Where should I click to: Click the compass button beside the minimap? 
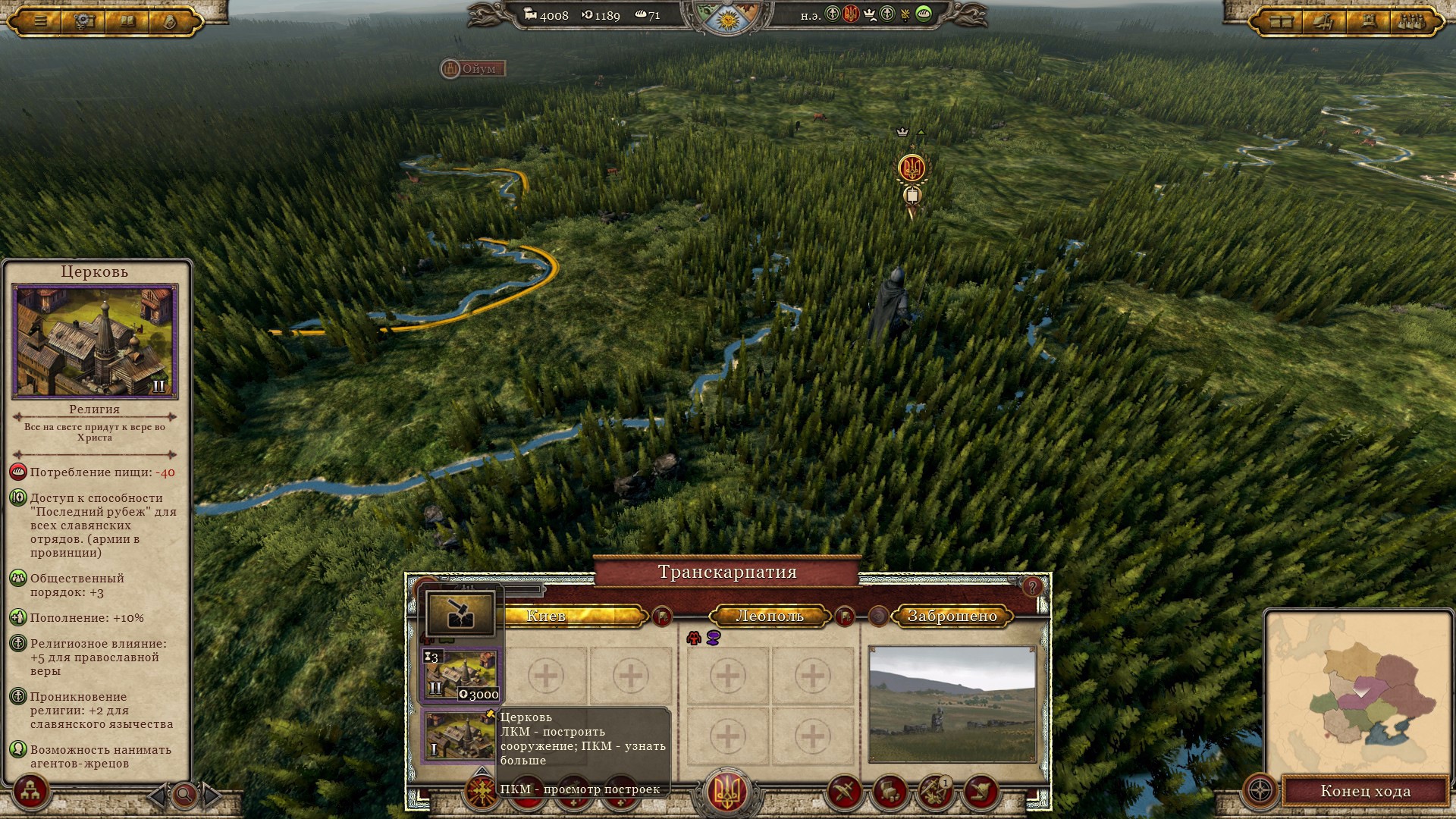coord(1260,791)
